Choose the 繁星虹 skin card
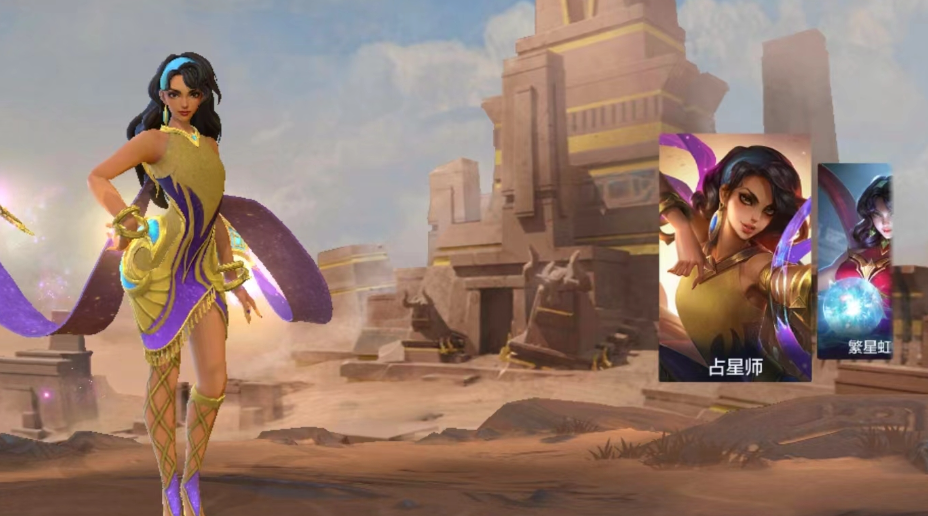The height and width of the screenshot is (516, 928). [855, 261]
